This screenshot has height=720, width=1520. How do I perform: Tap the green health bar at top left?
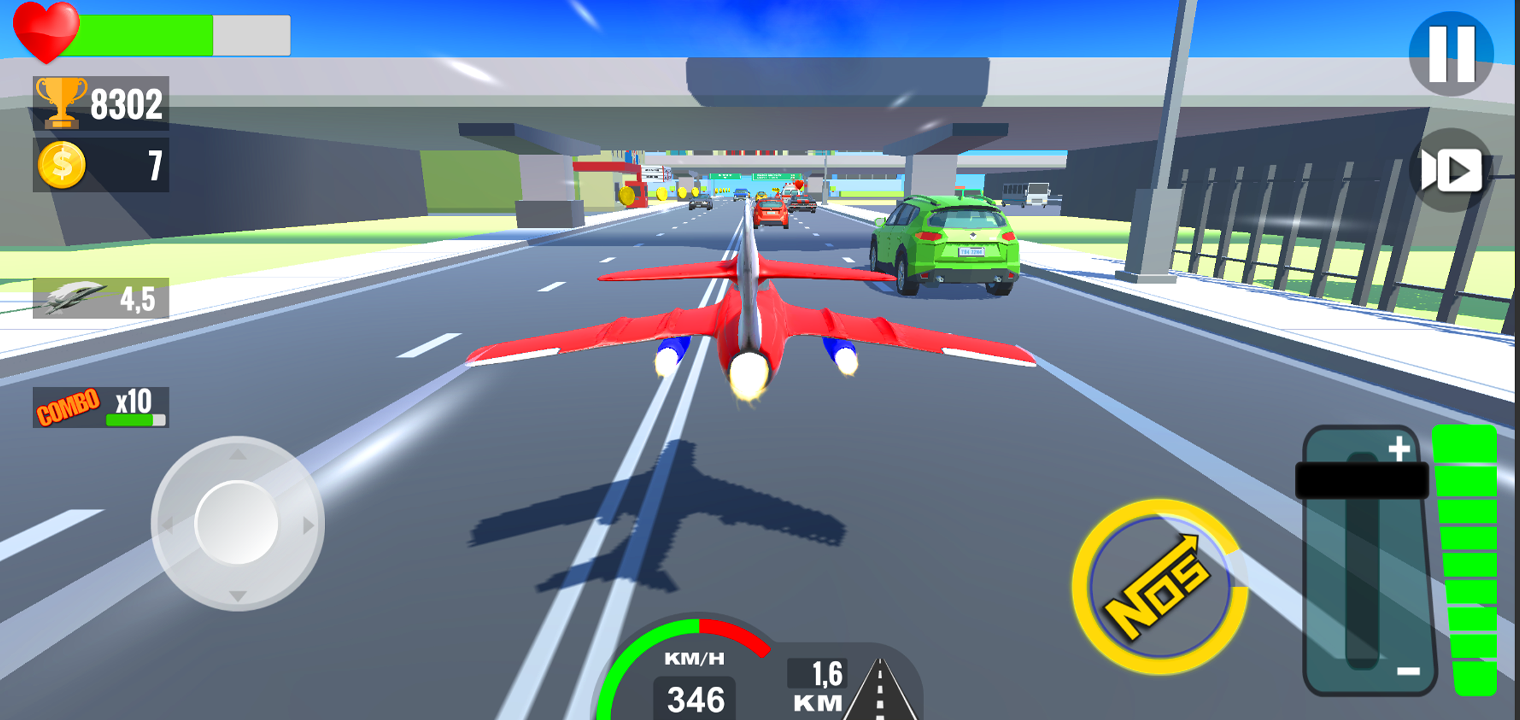(145, 35)
